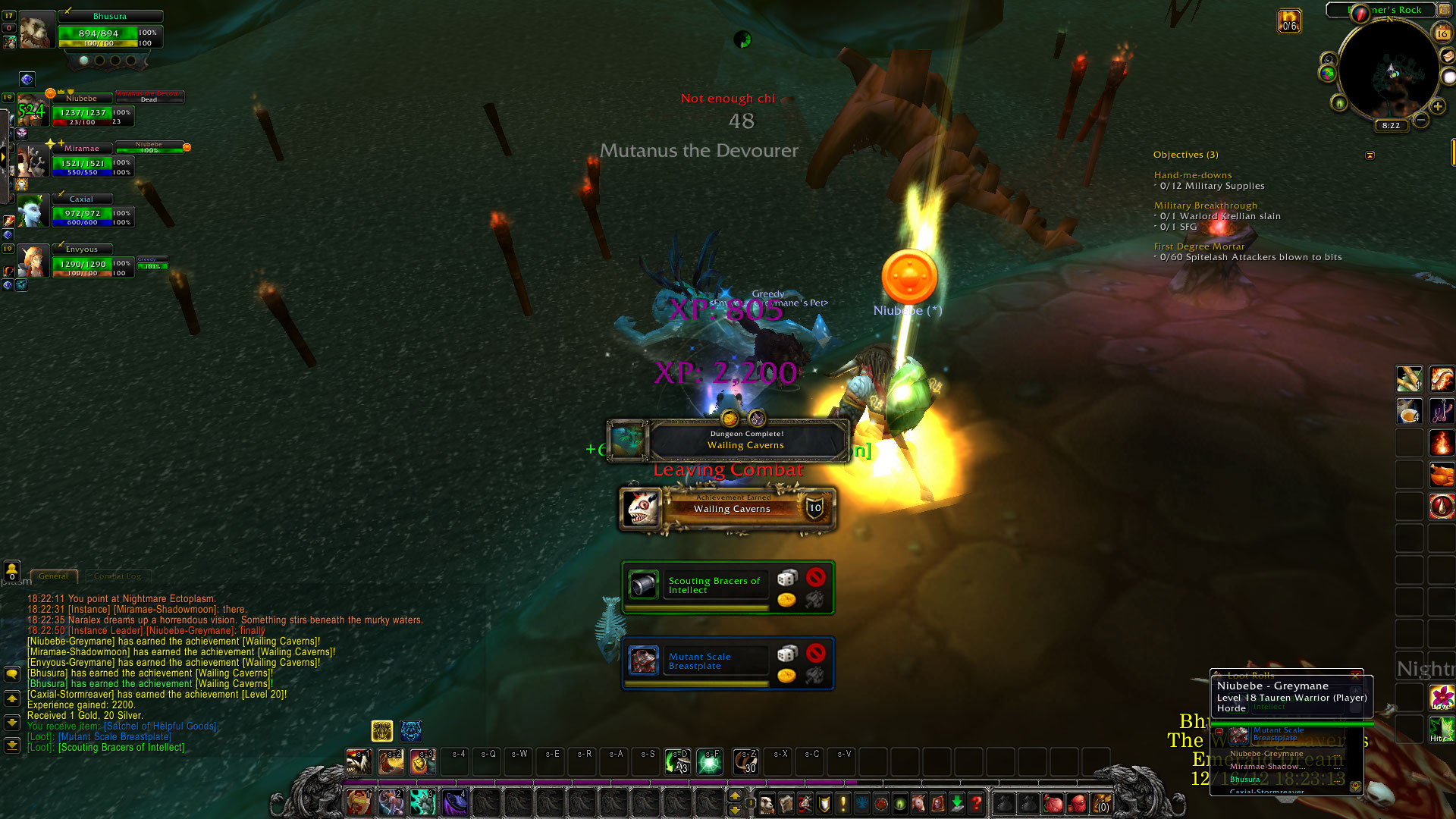The height and width of the screenshot is (819, 1456).
Task: Collapse the Objectives tracker
Action: click(x=1370, y=155)
